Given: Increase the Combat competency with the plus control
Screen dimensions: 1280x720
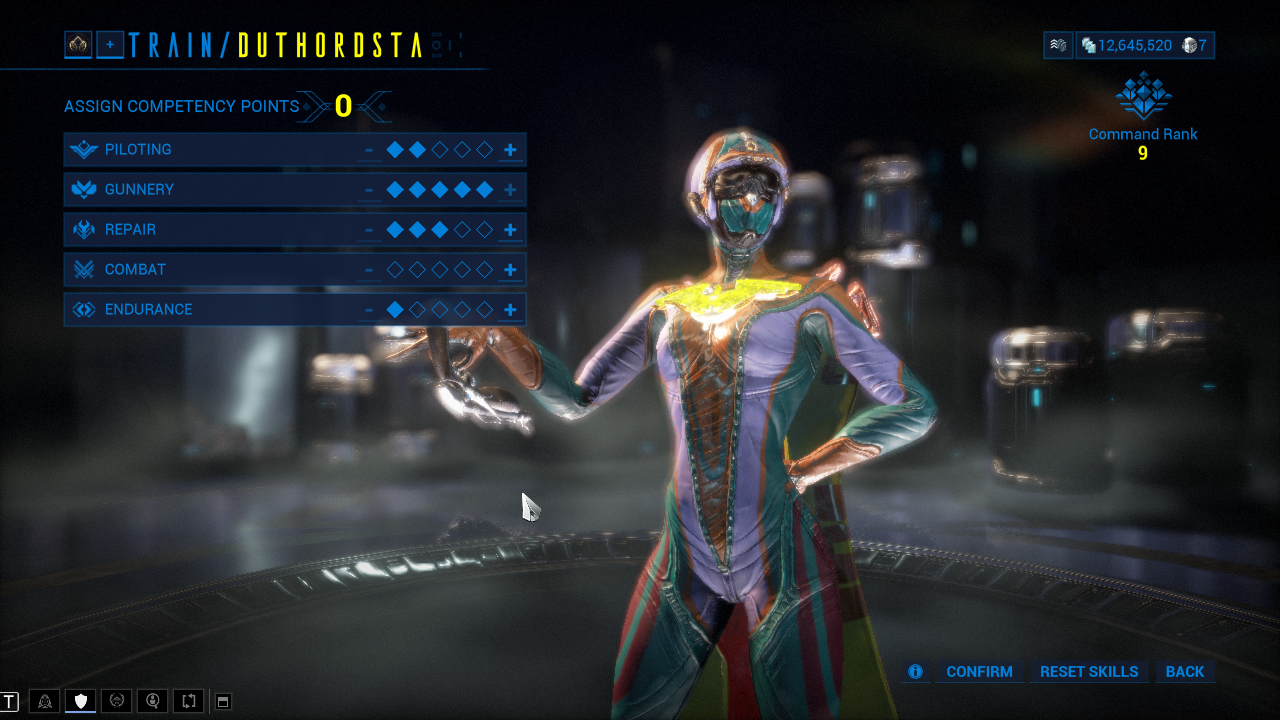Looking at the screenshot, I should pos(510,269).
